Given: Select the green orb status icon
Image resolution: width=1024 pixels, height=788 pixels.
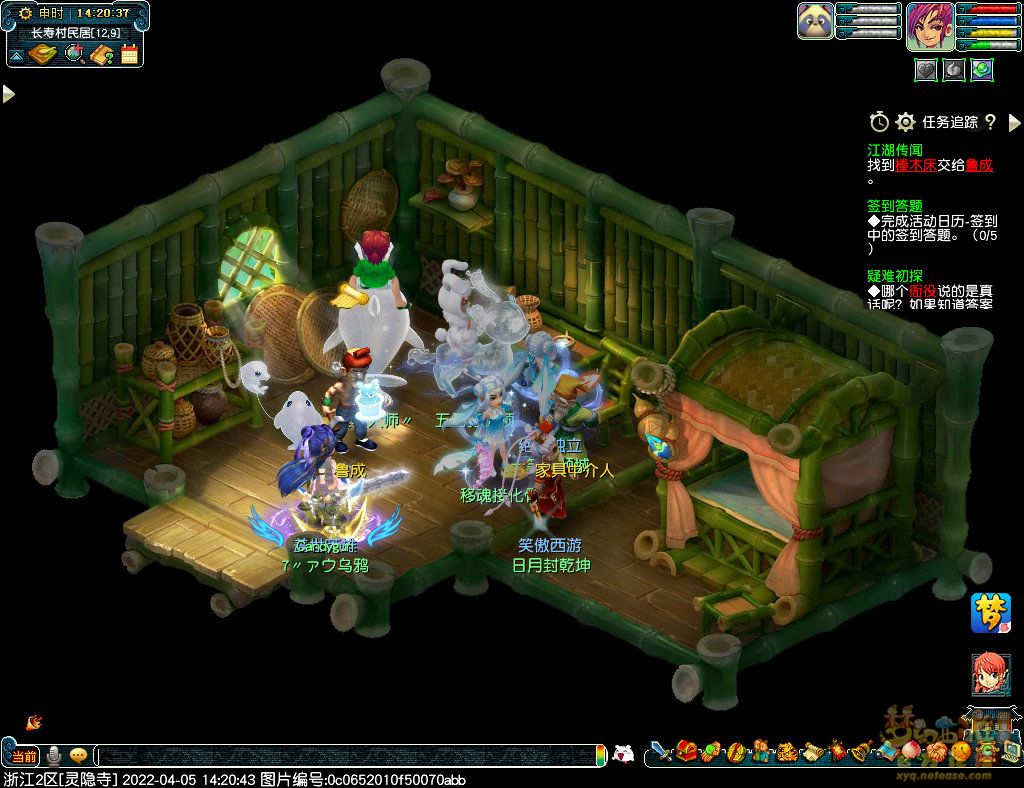Looking at the screenshot, I should (x=982, y=69).
